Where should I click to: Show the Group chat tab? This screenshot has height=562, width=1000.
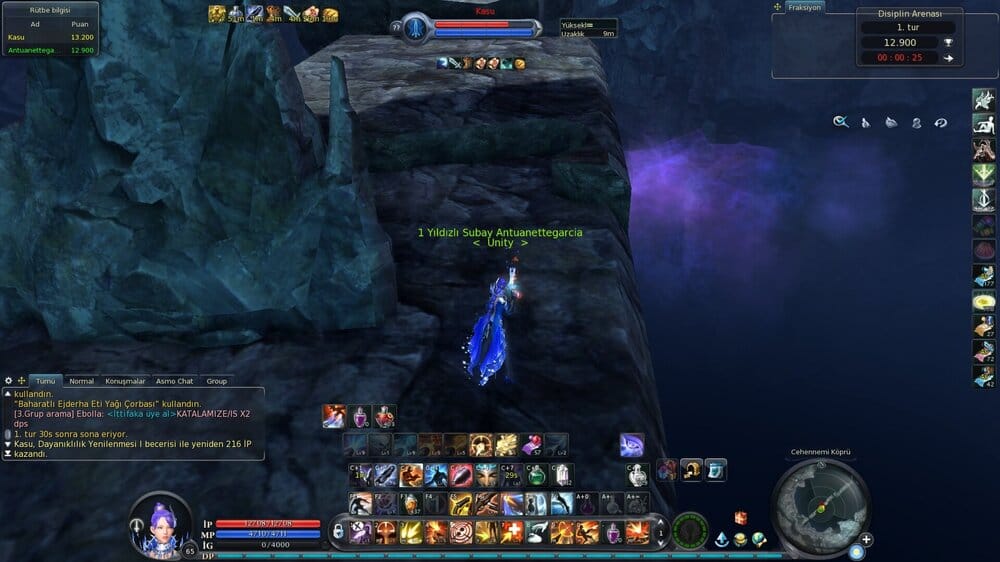pyautogui.click(x=217, y=381)
